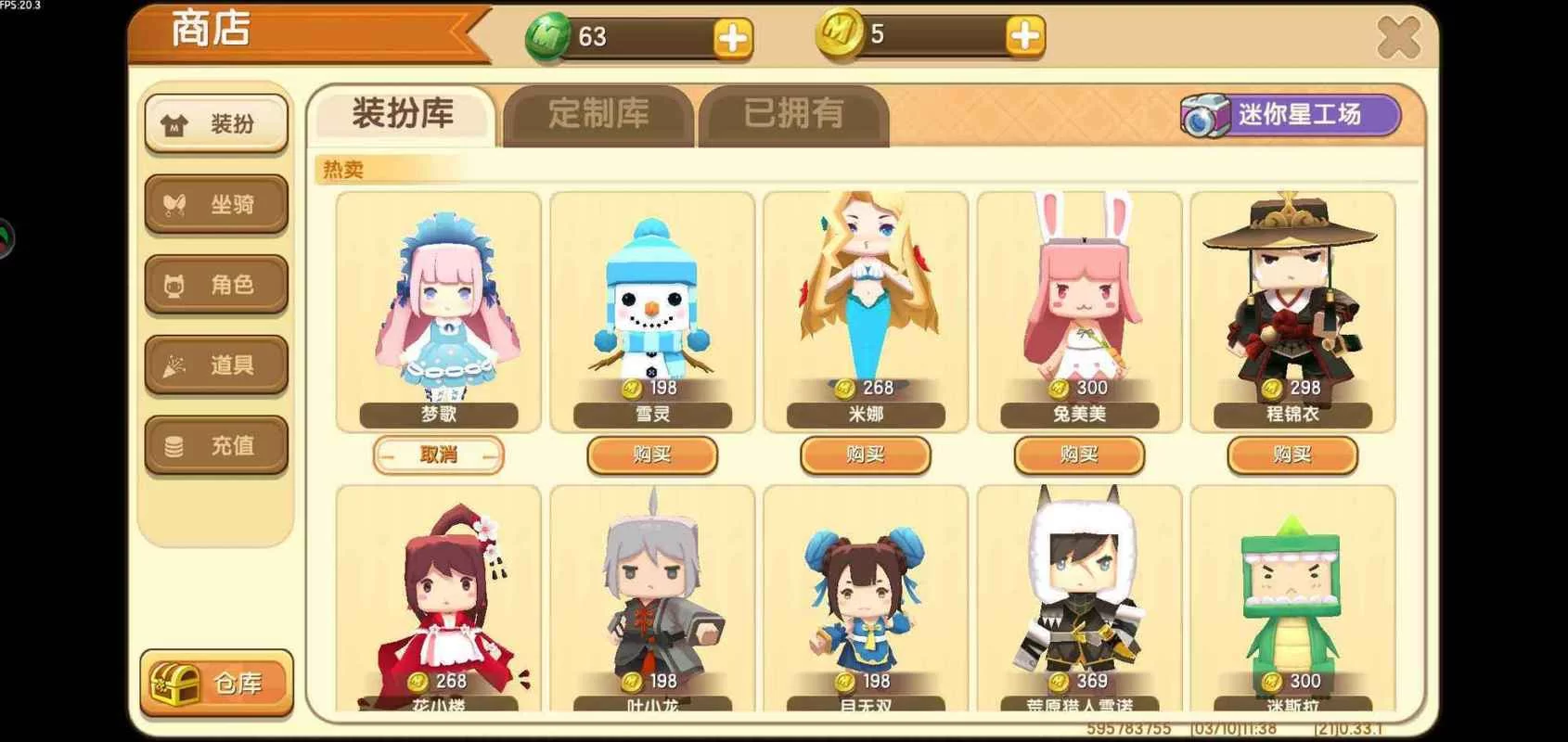Select the 道具 (props) category
This screenshot has width=1568, height=742.
215,365
